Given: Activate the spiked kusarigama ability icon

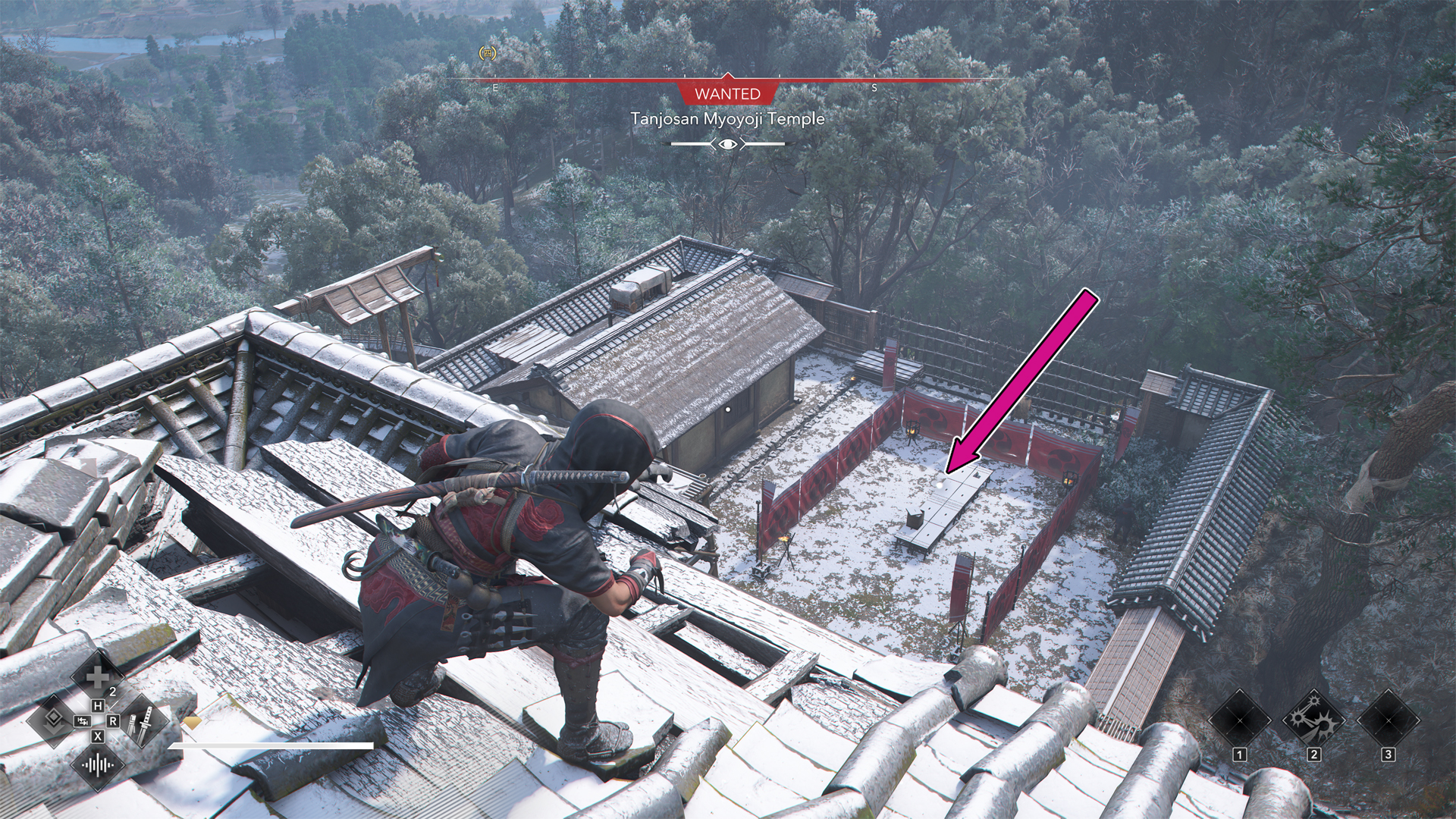Looking at the screenshot, I should (x=1313, y=717).
